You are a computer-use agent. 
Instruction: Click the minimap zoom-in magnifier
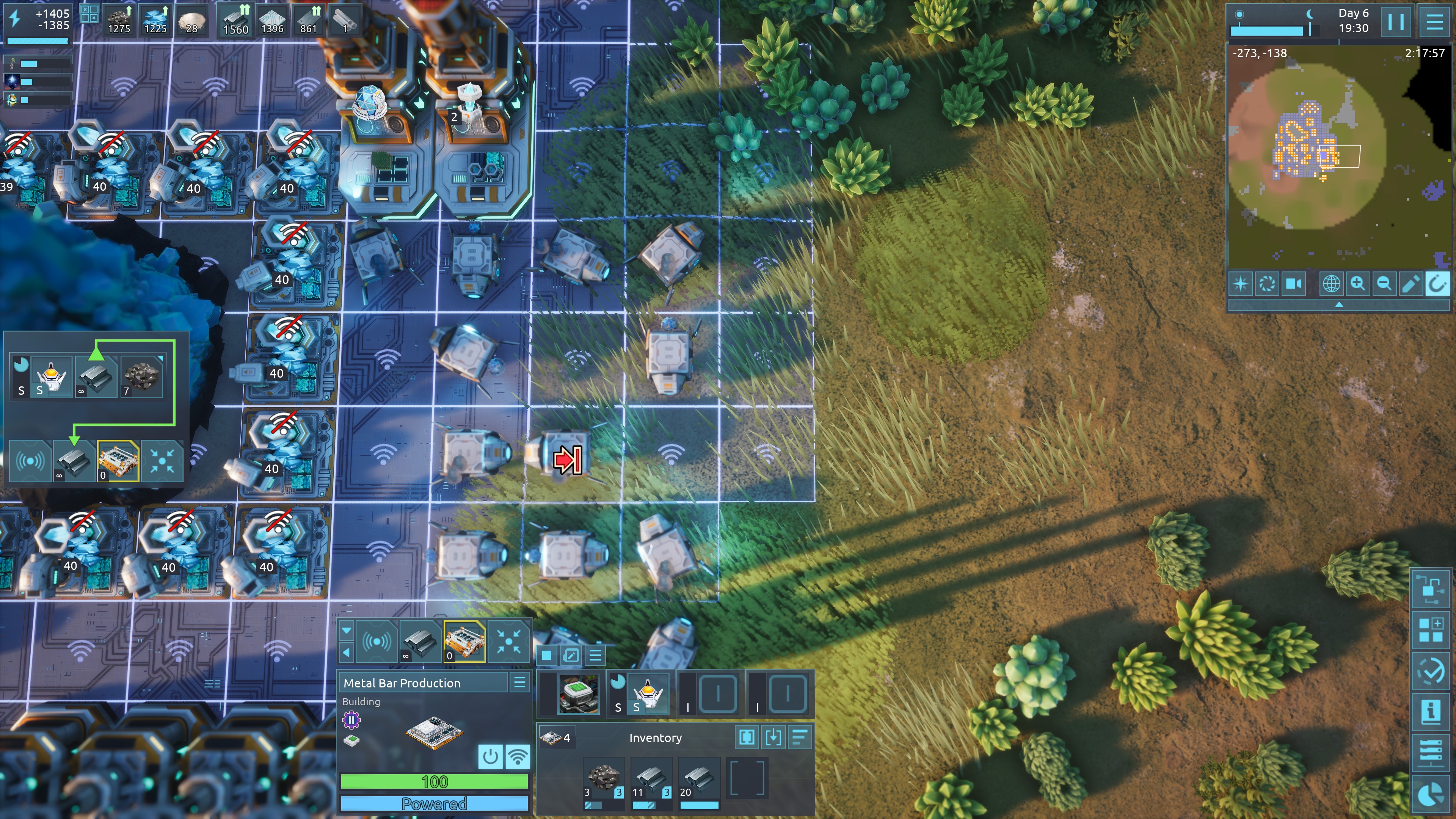click(x=1358, y=284)
